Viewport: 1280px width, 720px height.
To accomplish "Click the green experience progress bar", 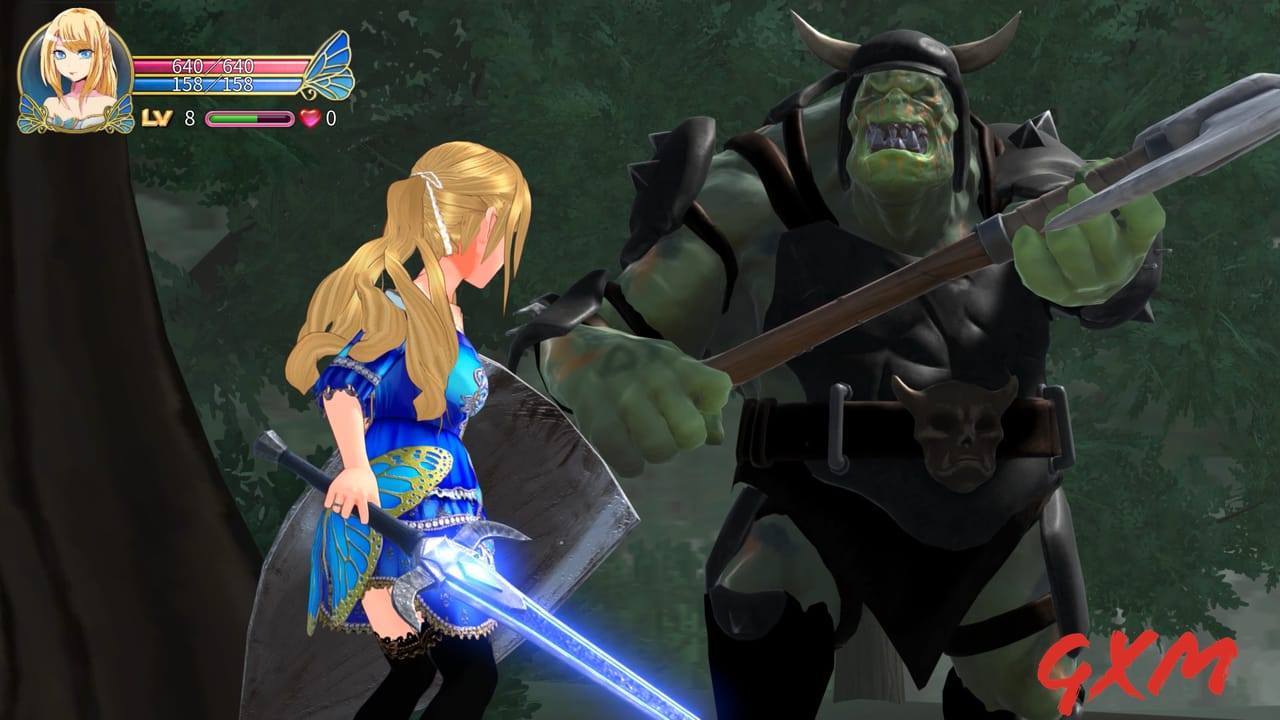I will [x=233, y=118].
